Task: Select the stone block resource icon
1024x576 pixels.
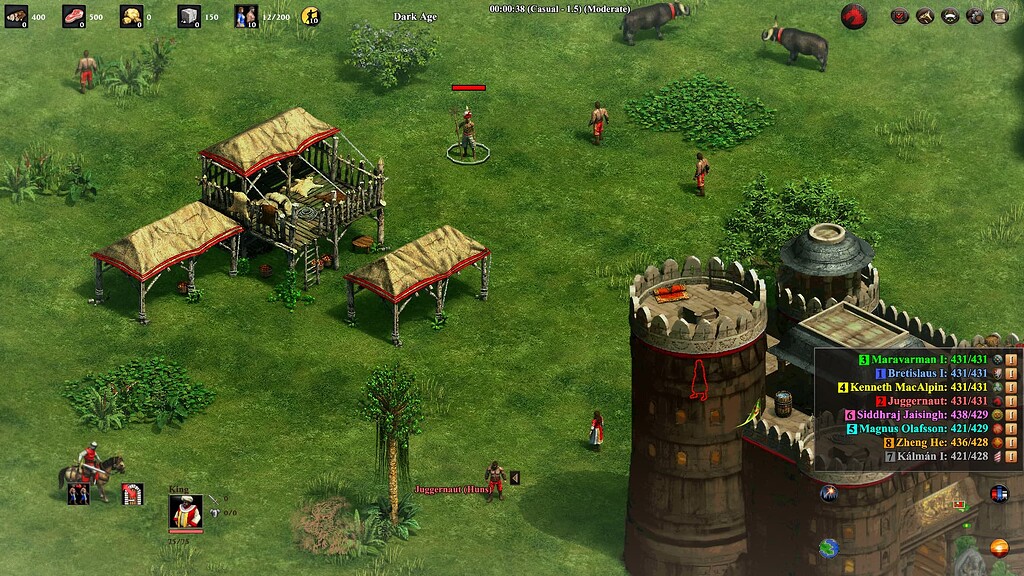Action: coord(189,15)
